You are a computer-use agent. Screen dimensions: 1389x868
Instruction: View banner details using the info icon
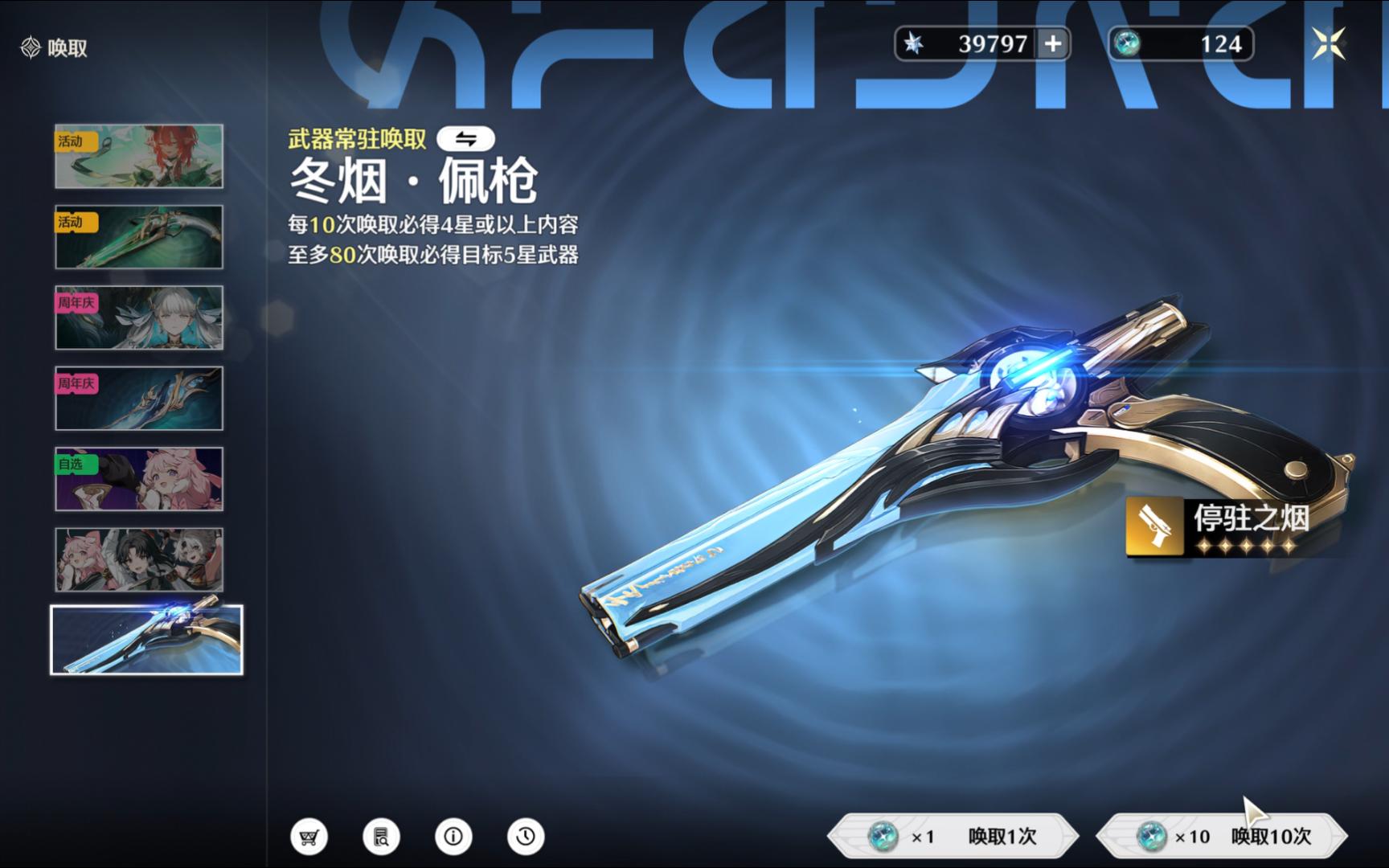[453, 836]
